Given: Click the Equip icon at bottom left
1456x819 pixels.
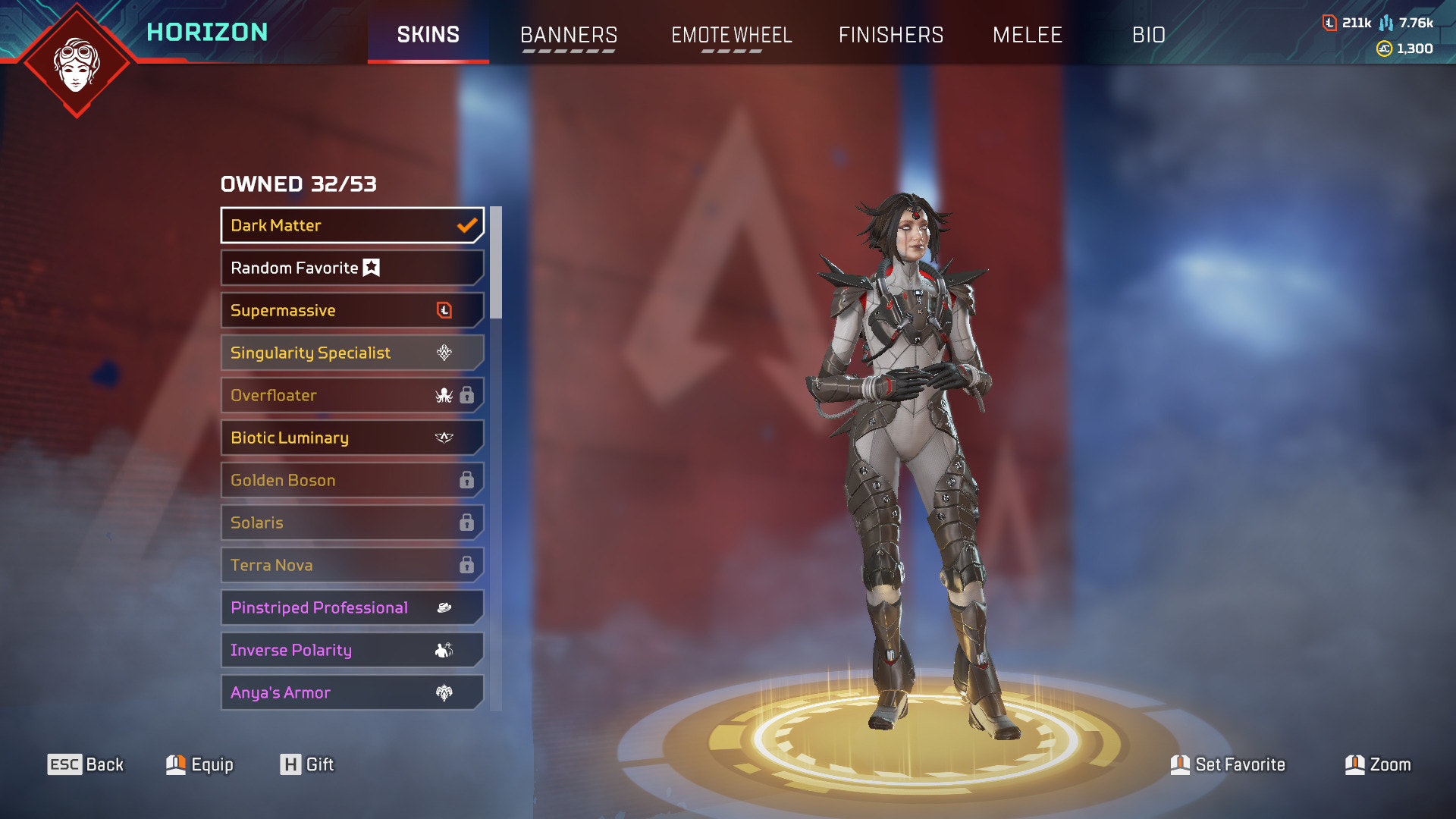Looking at the screenshot, I should click(176, 764).
